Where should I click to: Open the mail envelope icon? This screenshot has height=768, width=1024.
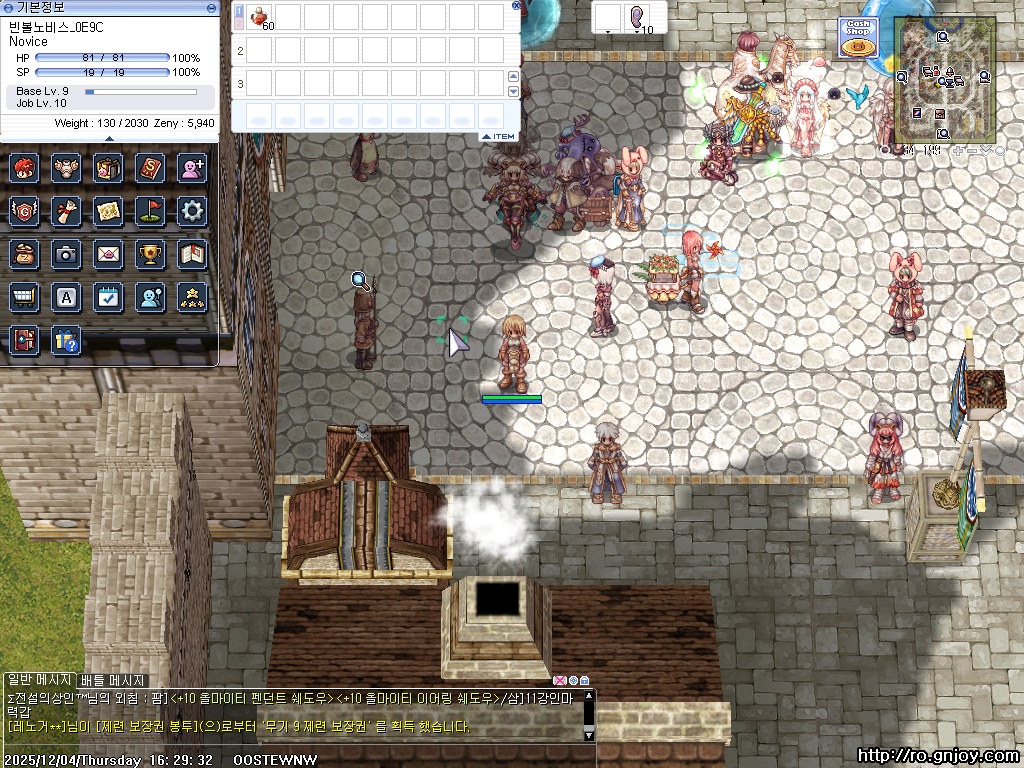click(108, 254)
